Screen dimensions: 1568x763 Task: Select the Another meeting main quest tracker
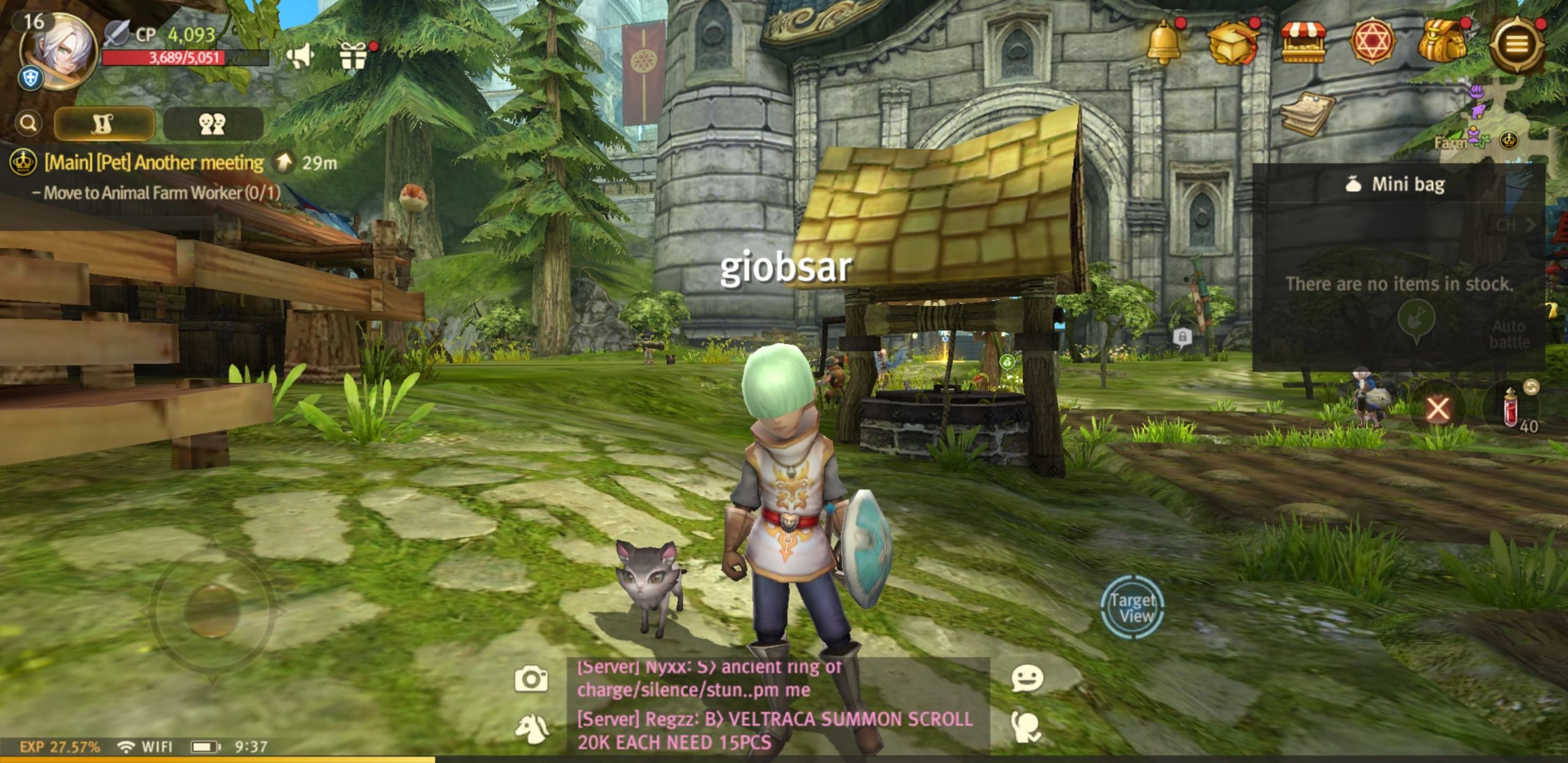click(153, 163)
